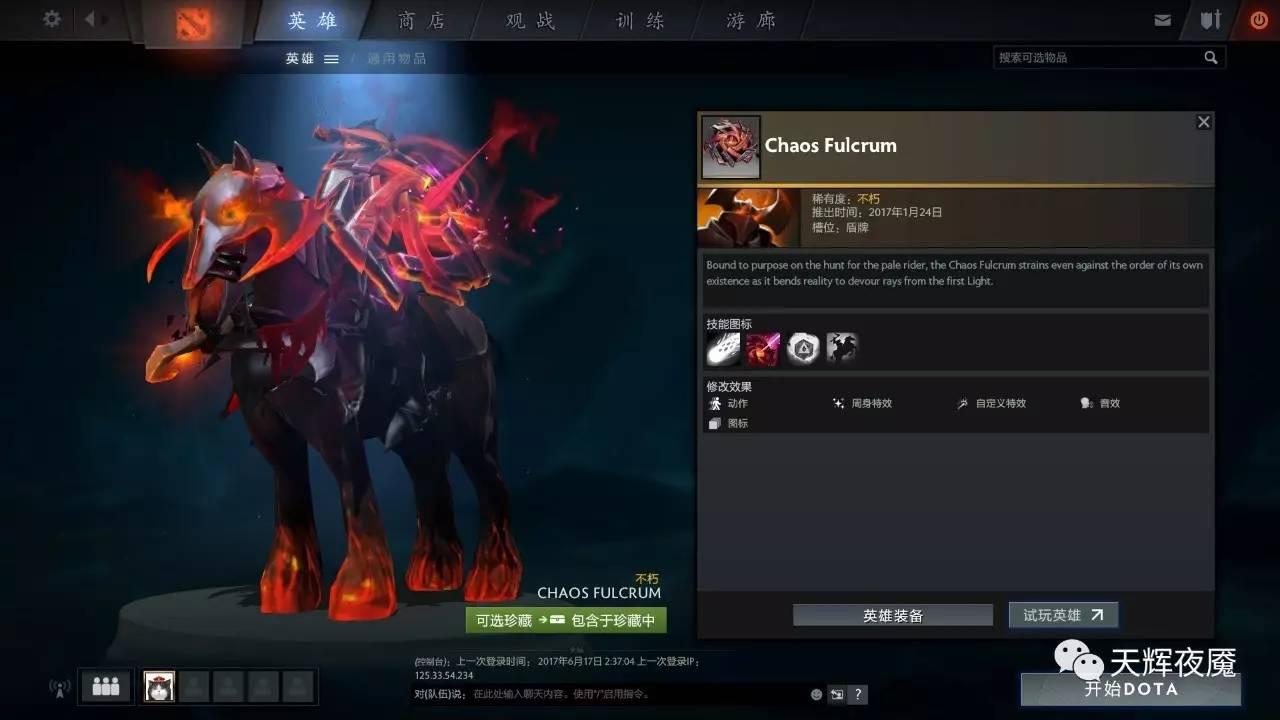
Task: Switch to the 商店 tab
Action: [421, 20]
